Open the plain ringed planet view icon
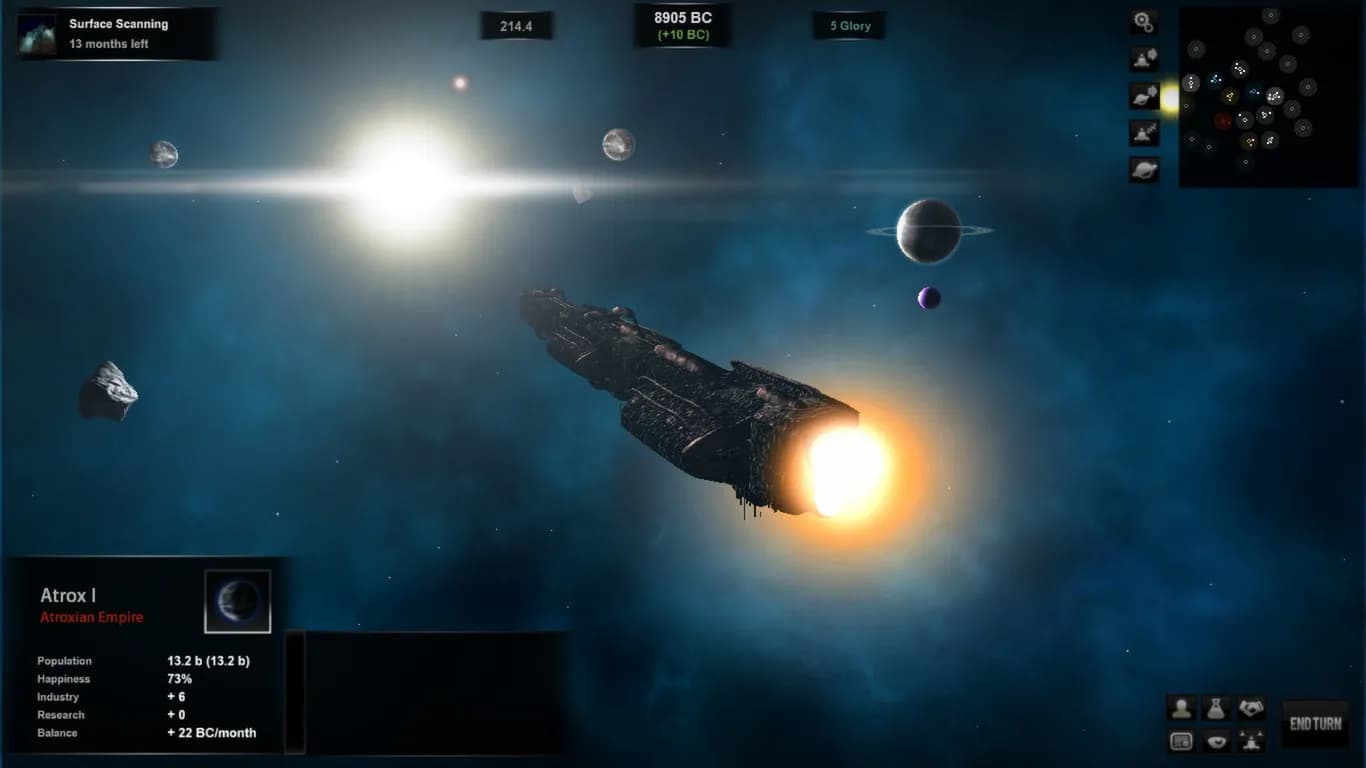 coord(1144,169)
